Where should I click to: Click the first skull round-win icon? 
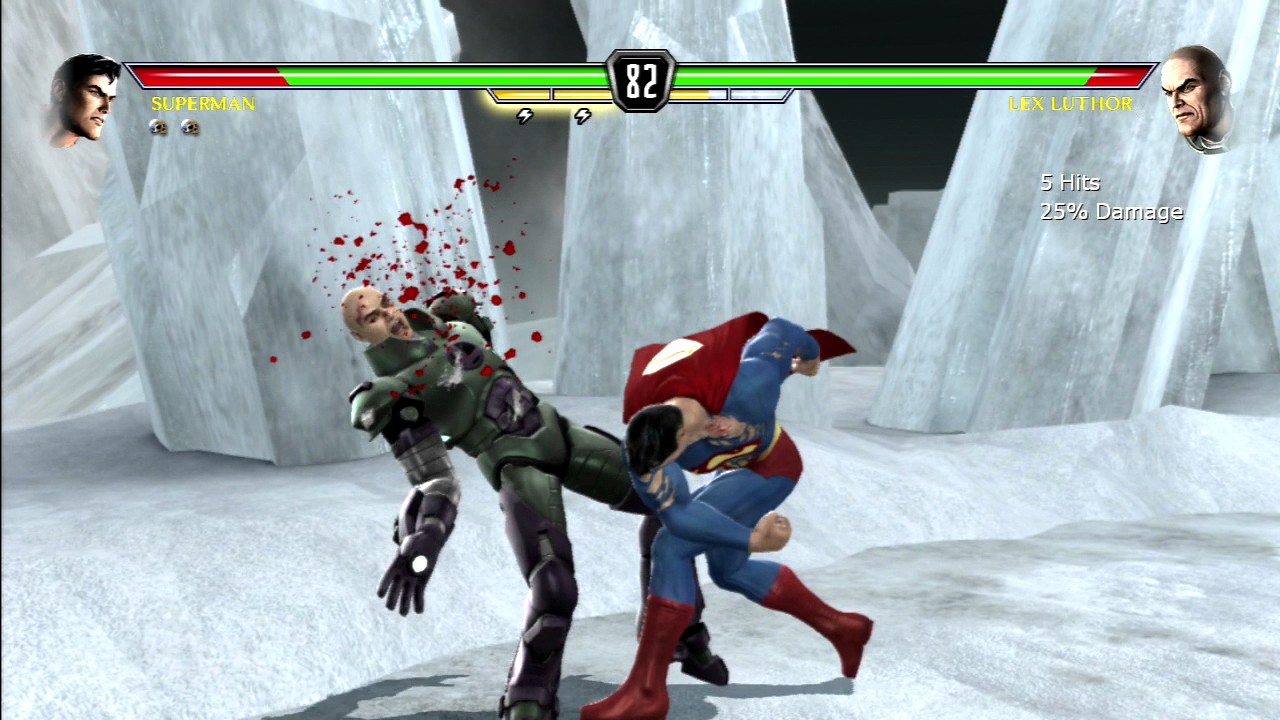[157, 127]
